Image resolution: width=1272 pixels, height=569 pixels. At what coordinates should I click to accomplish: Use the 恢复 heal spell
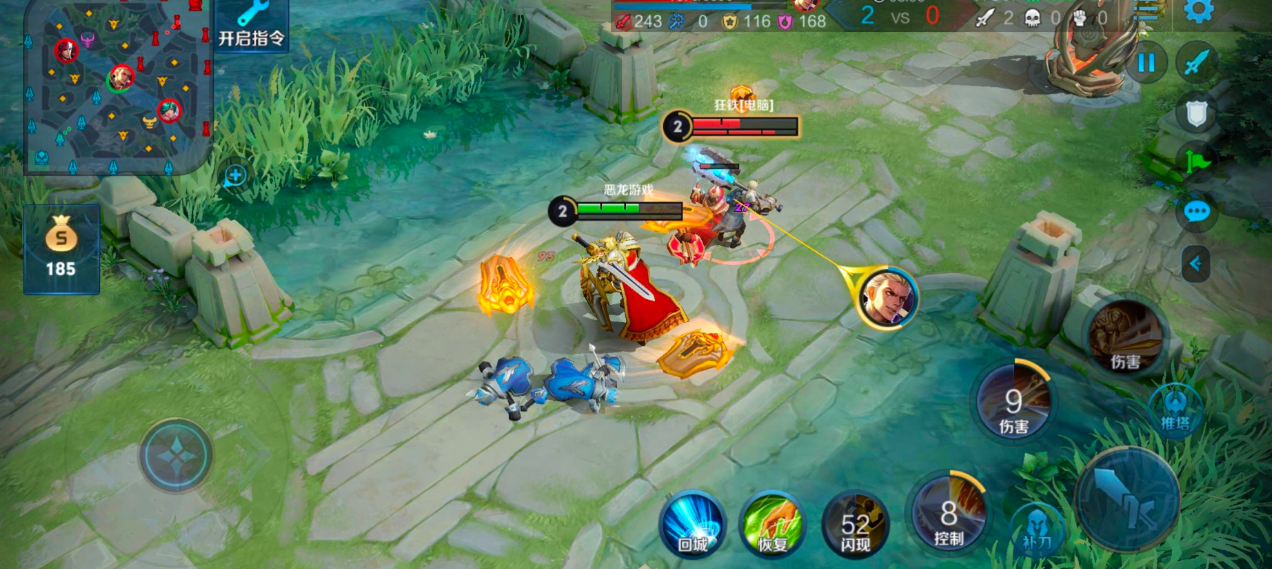pyautogui.click(x=772, y=523)
